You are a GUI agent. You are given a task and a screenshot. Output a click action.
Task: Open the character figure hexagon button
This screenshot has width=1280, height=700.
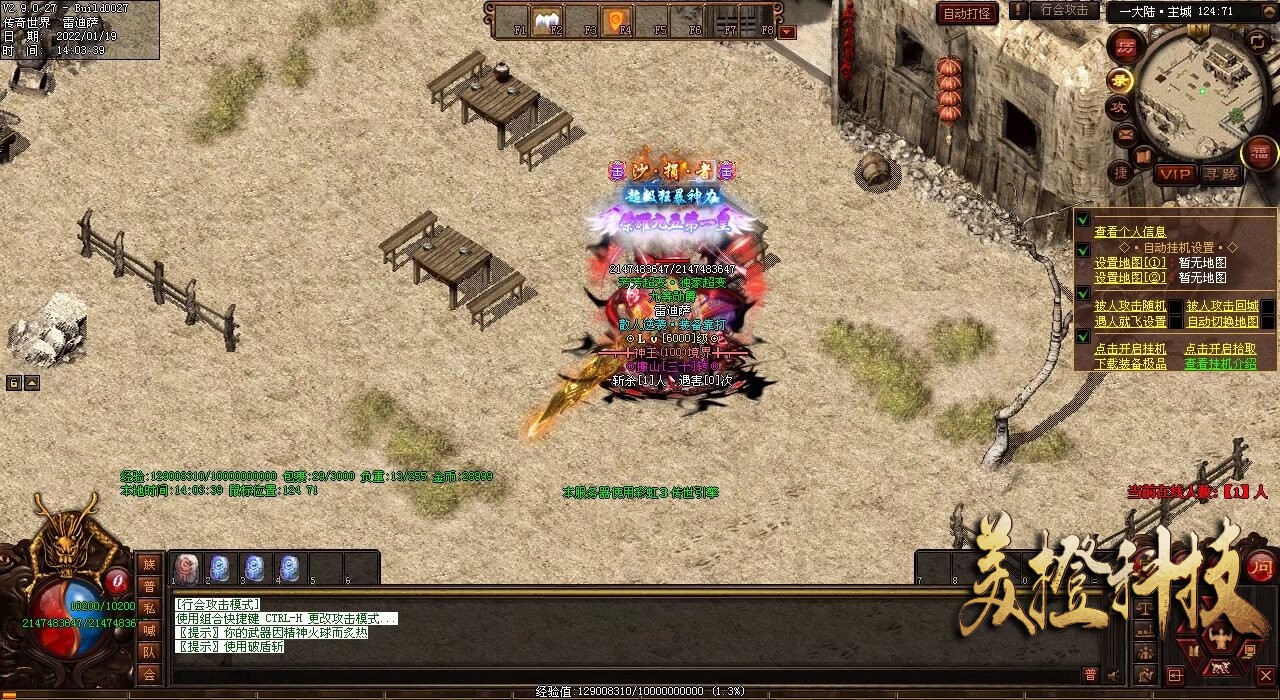[x=1219, y=636]
